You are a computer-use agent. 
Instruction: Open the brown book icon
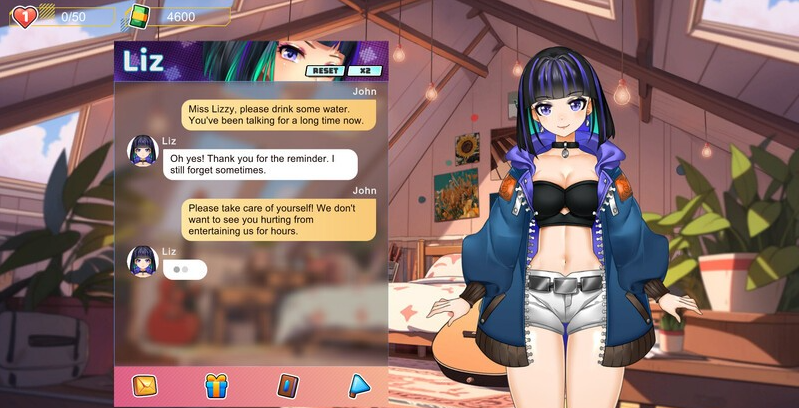(x=288, y=385)
